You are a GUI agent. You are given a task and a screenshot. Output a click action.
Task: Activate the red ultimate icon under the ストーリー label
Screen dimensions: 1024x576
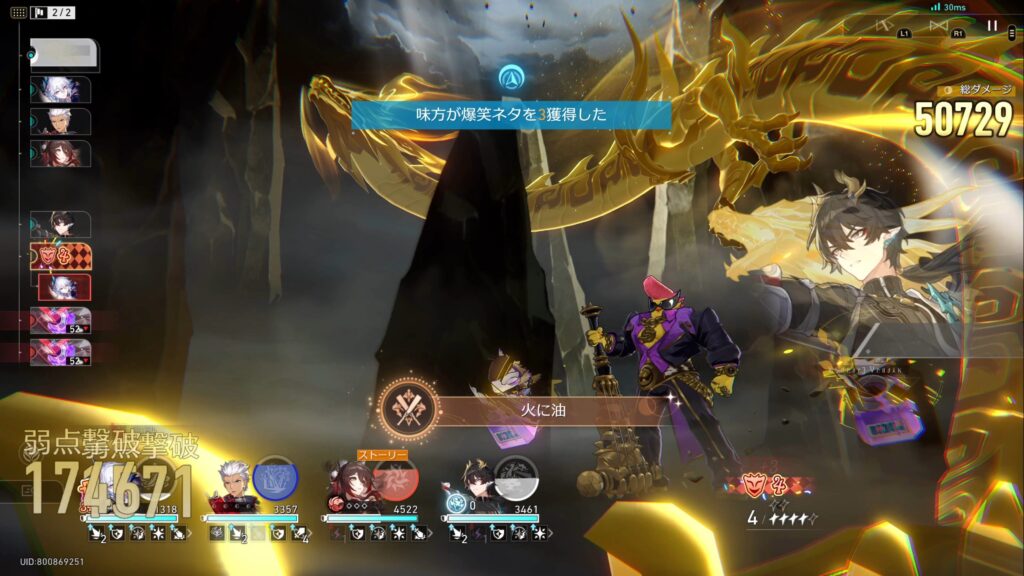point(396,480)
